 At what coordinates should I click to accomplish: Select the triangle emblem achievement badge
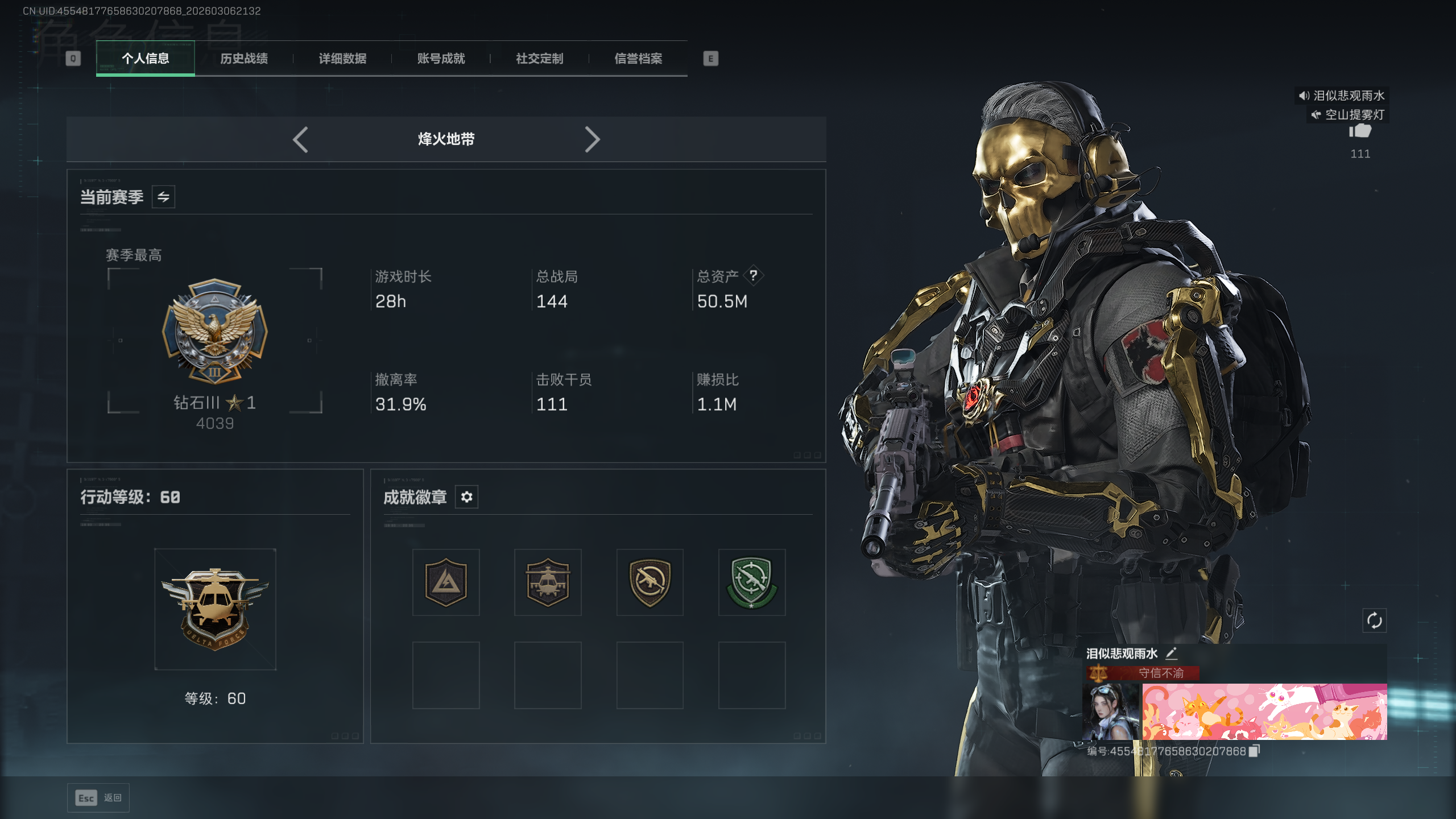click(x=446, y=582)
